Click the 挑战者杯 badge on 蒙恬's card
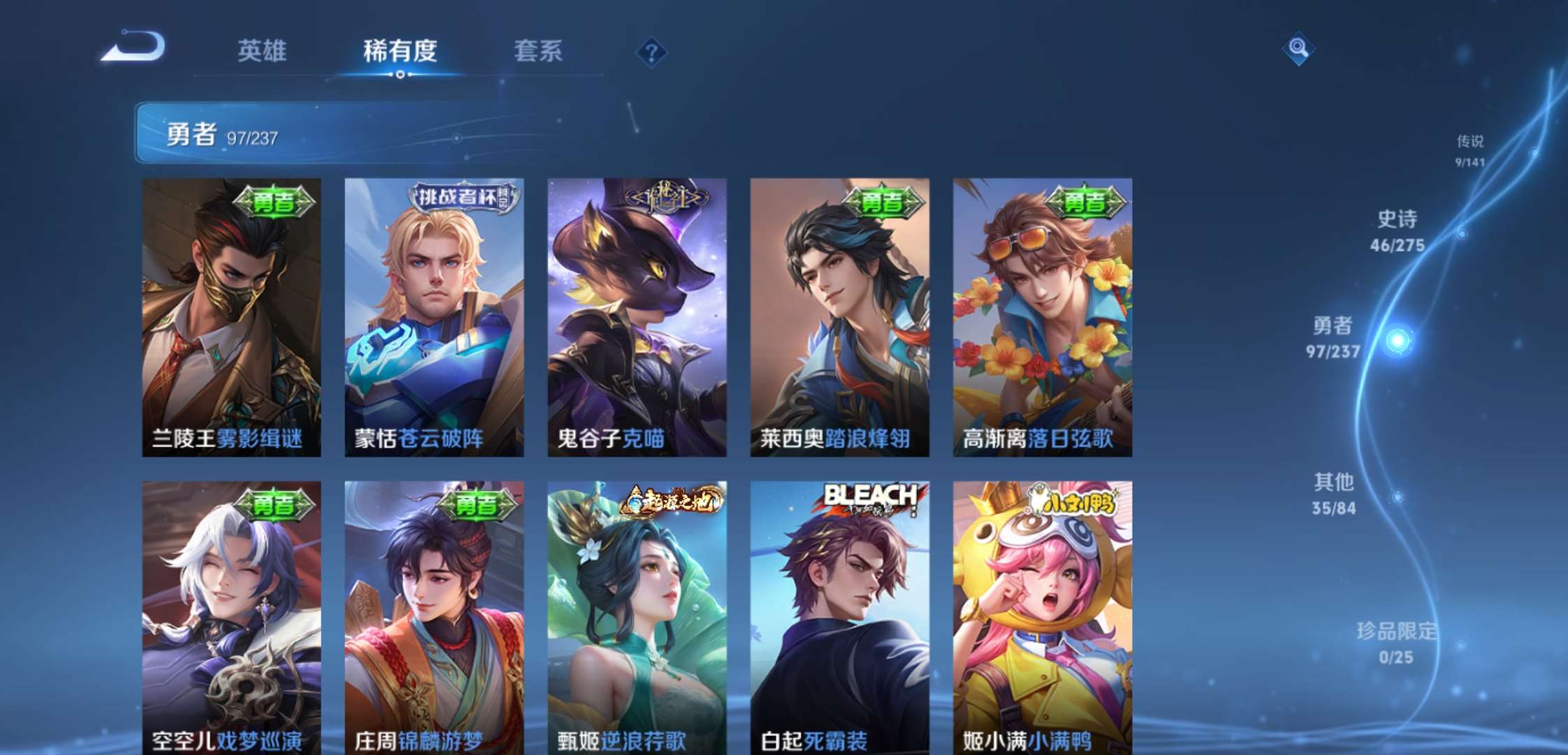Screen dimensions: 1568x755 [x=463, y=198]
